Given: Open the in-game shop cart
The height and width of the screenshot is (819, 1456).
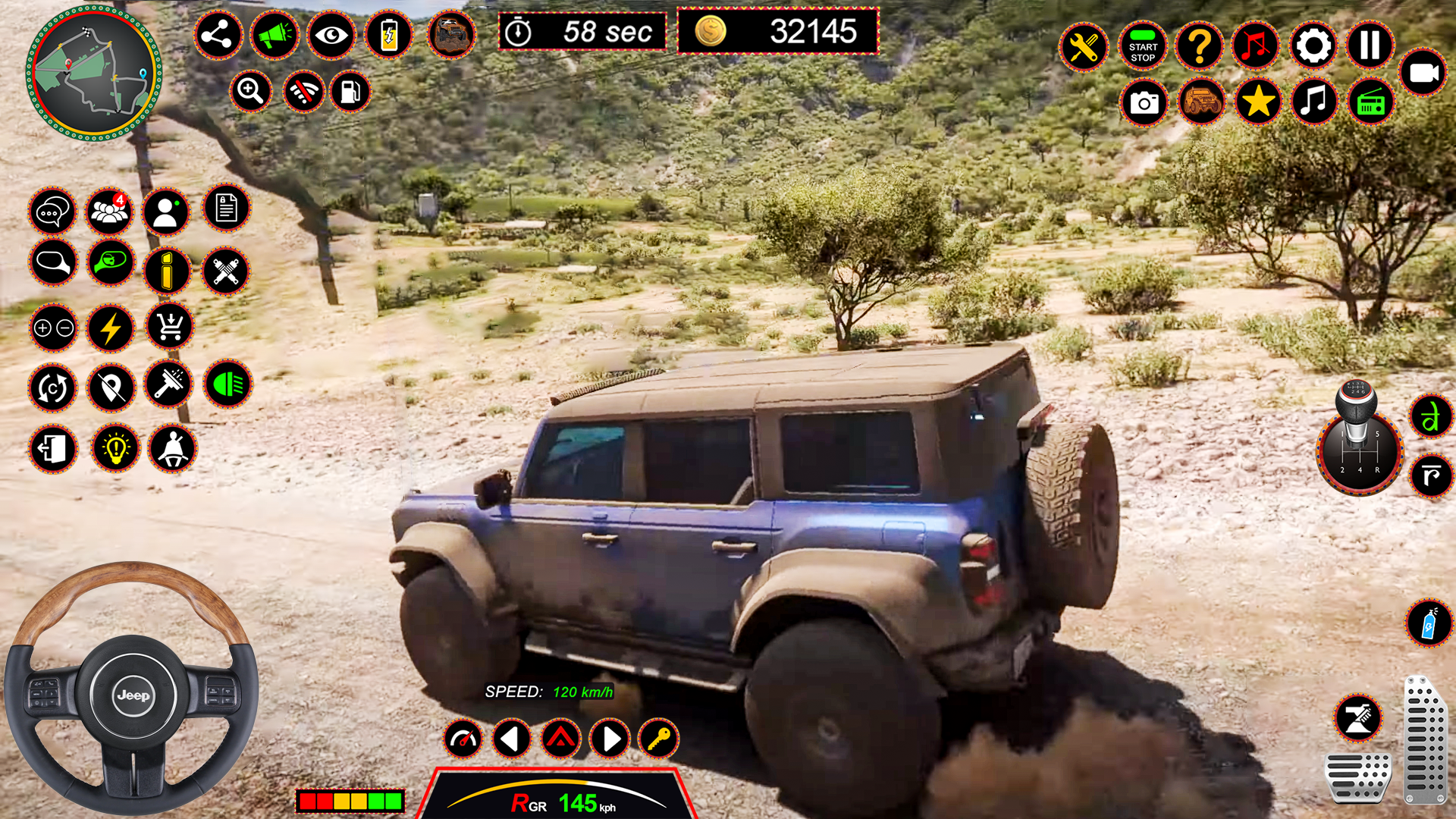Looking at the screenshot, I should [168, 328].
